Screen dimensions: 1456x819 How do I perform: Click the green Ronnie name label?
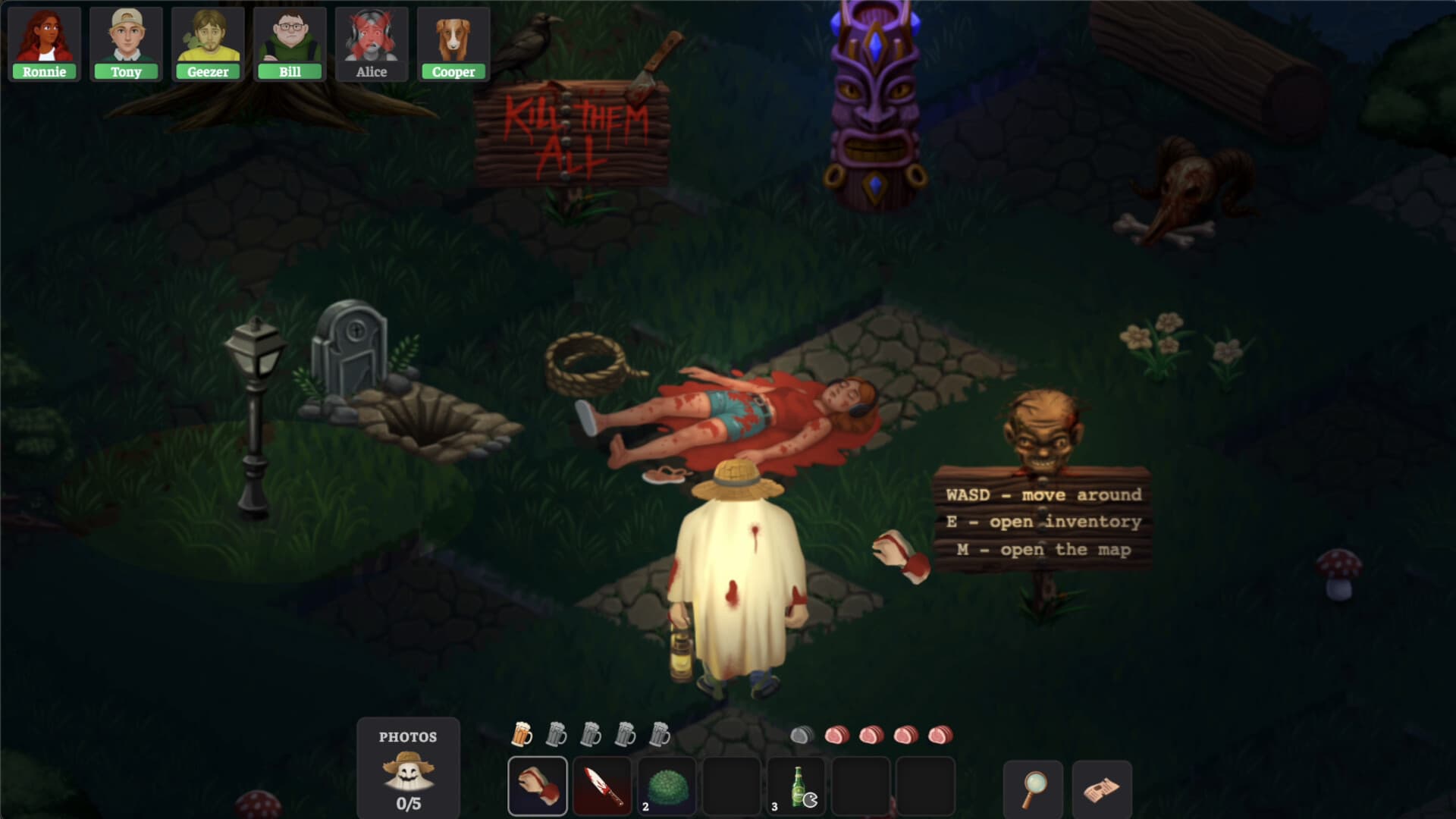(44, 73)
